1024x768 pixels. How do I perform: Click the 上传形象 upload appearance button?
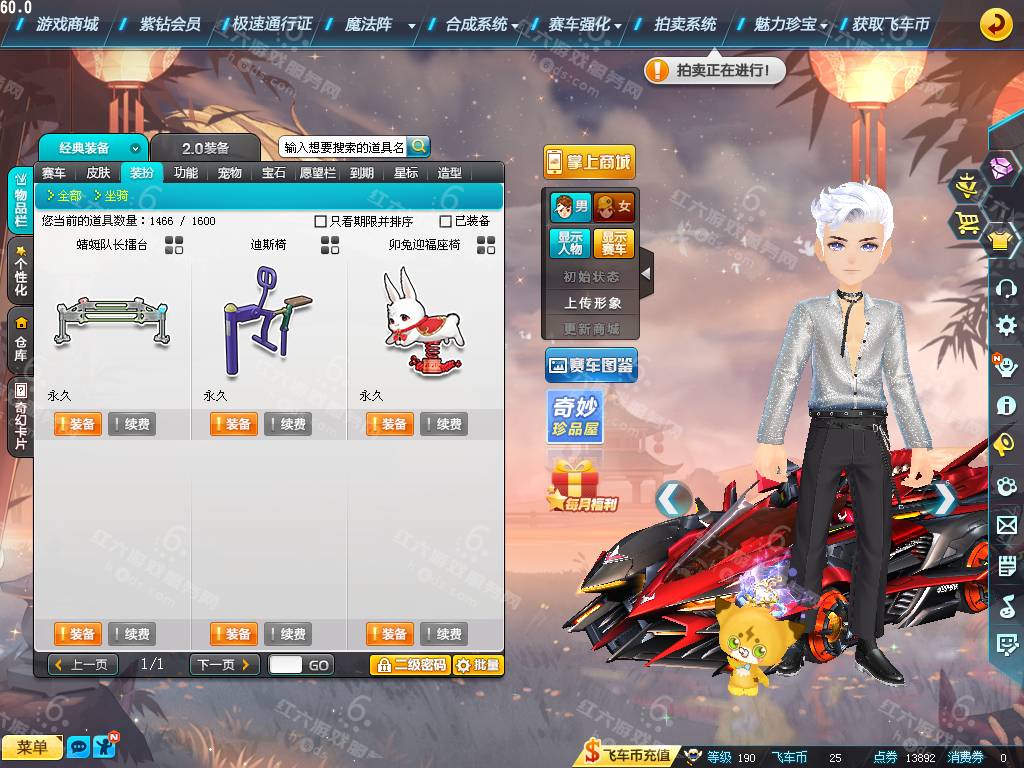point(592,302)
